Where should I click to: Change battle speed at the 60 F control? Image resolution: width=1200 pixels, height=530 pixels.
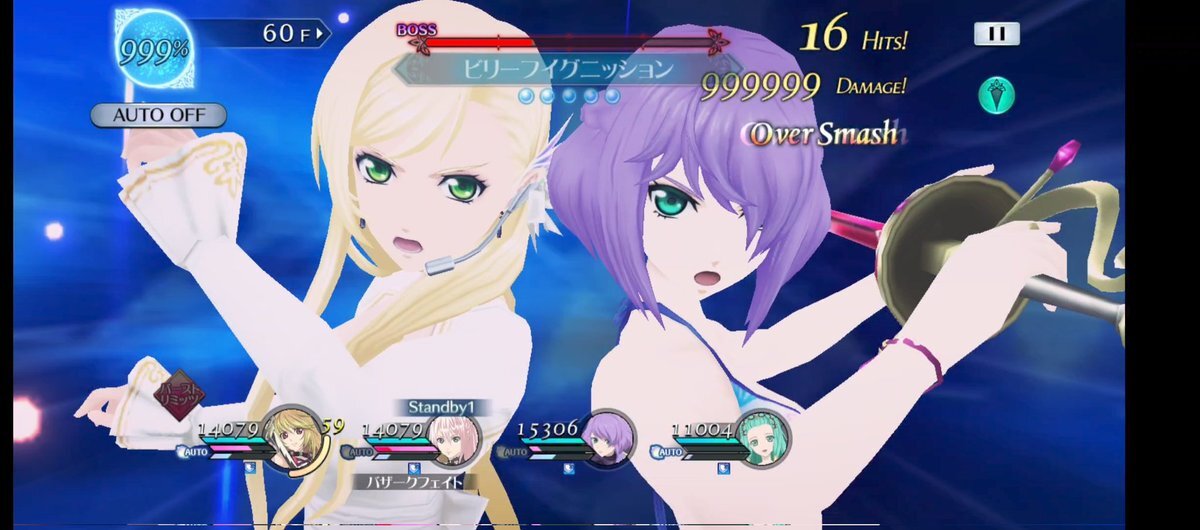click(x=294, y=33)
